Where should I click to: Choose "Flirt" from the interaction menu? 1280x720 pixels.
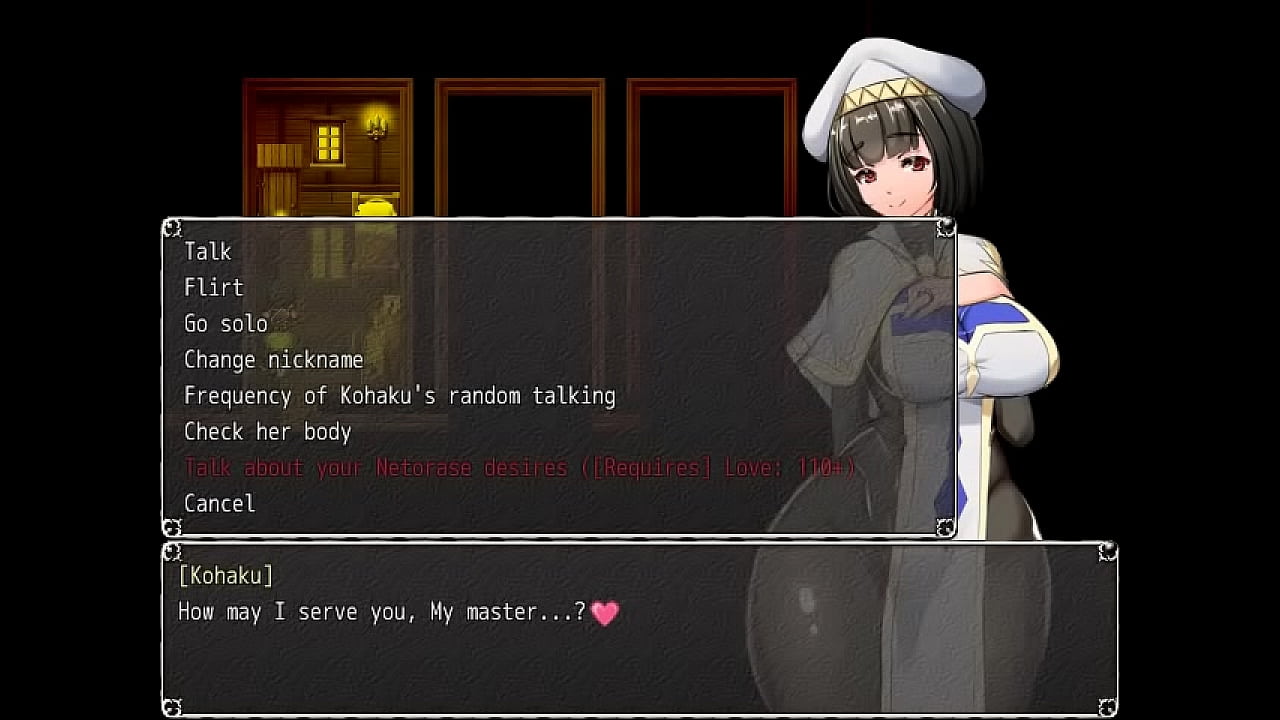point(213,287)
